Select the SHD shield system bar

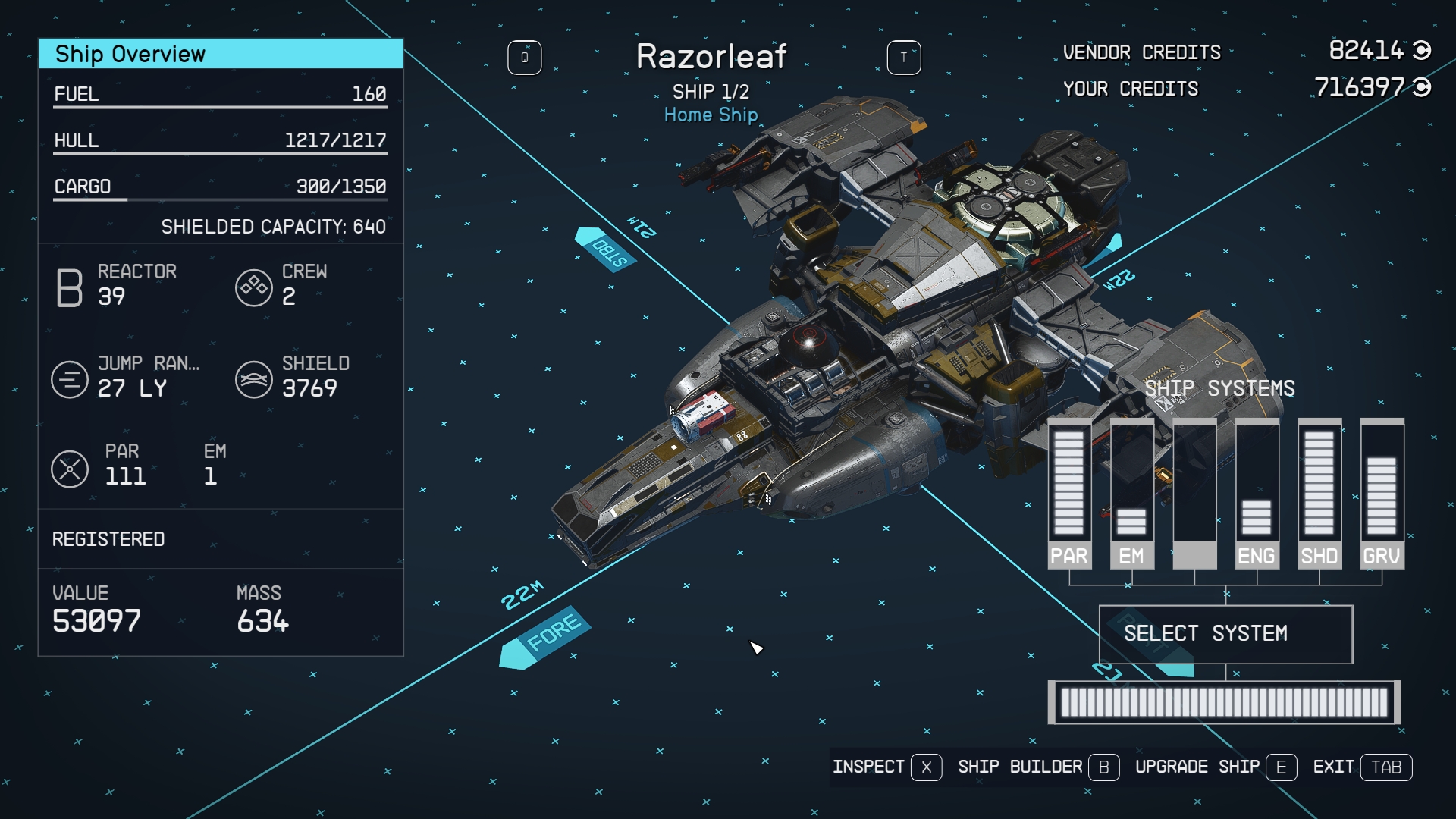point(1319,493)
